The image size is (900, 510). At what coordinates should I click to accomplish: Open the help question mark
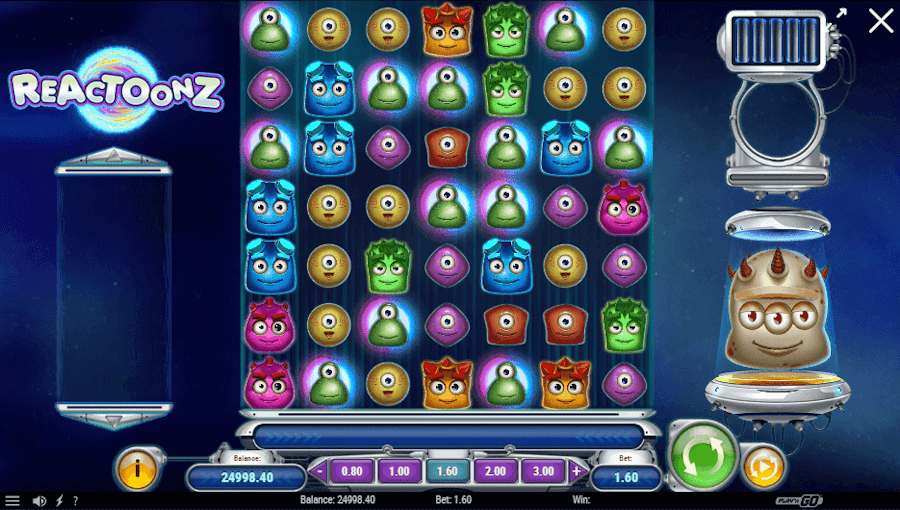click(75, 501)
